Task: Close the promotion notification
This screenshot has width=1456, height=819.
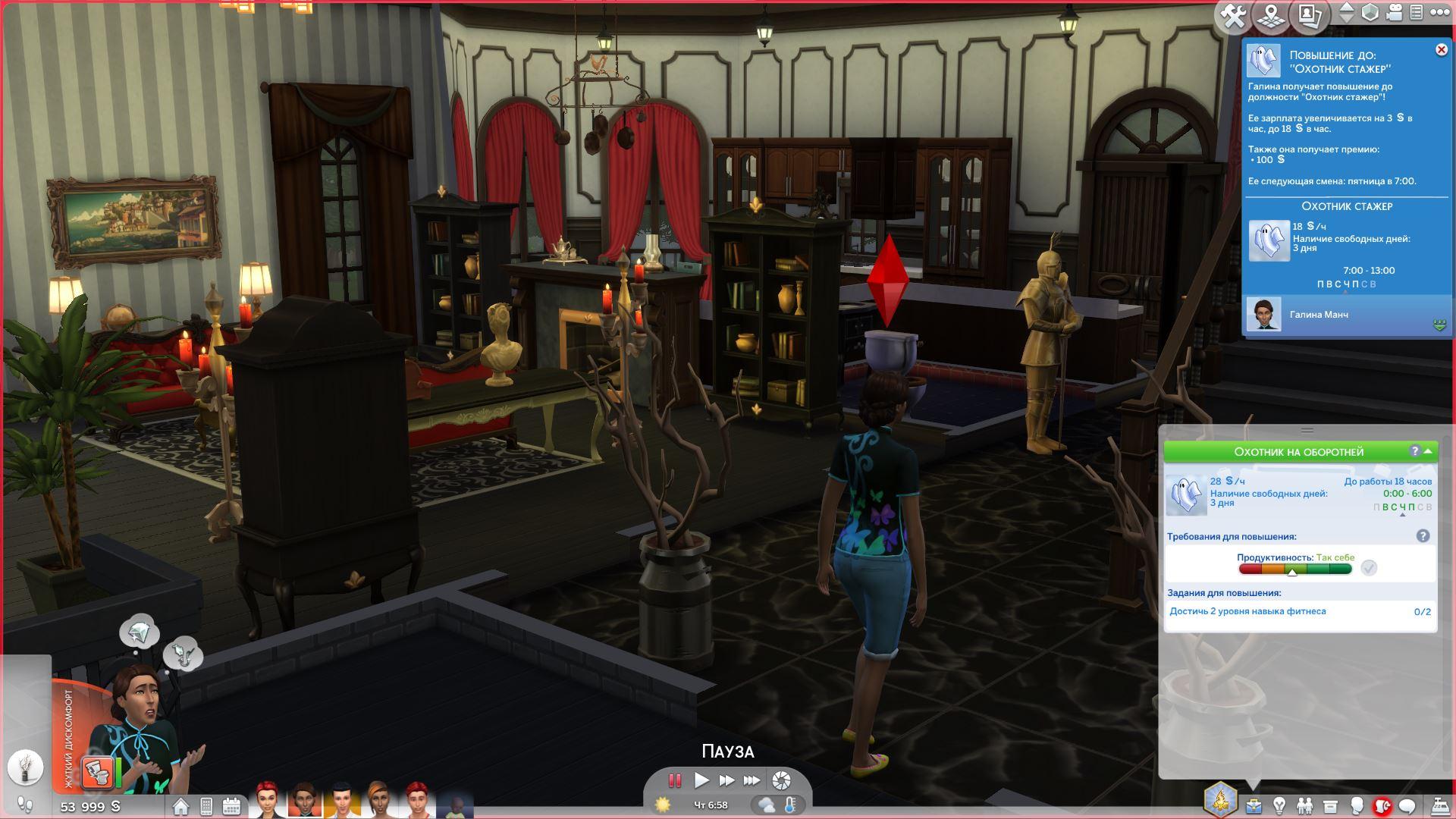Action: coord(1441,50)
